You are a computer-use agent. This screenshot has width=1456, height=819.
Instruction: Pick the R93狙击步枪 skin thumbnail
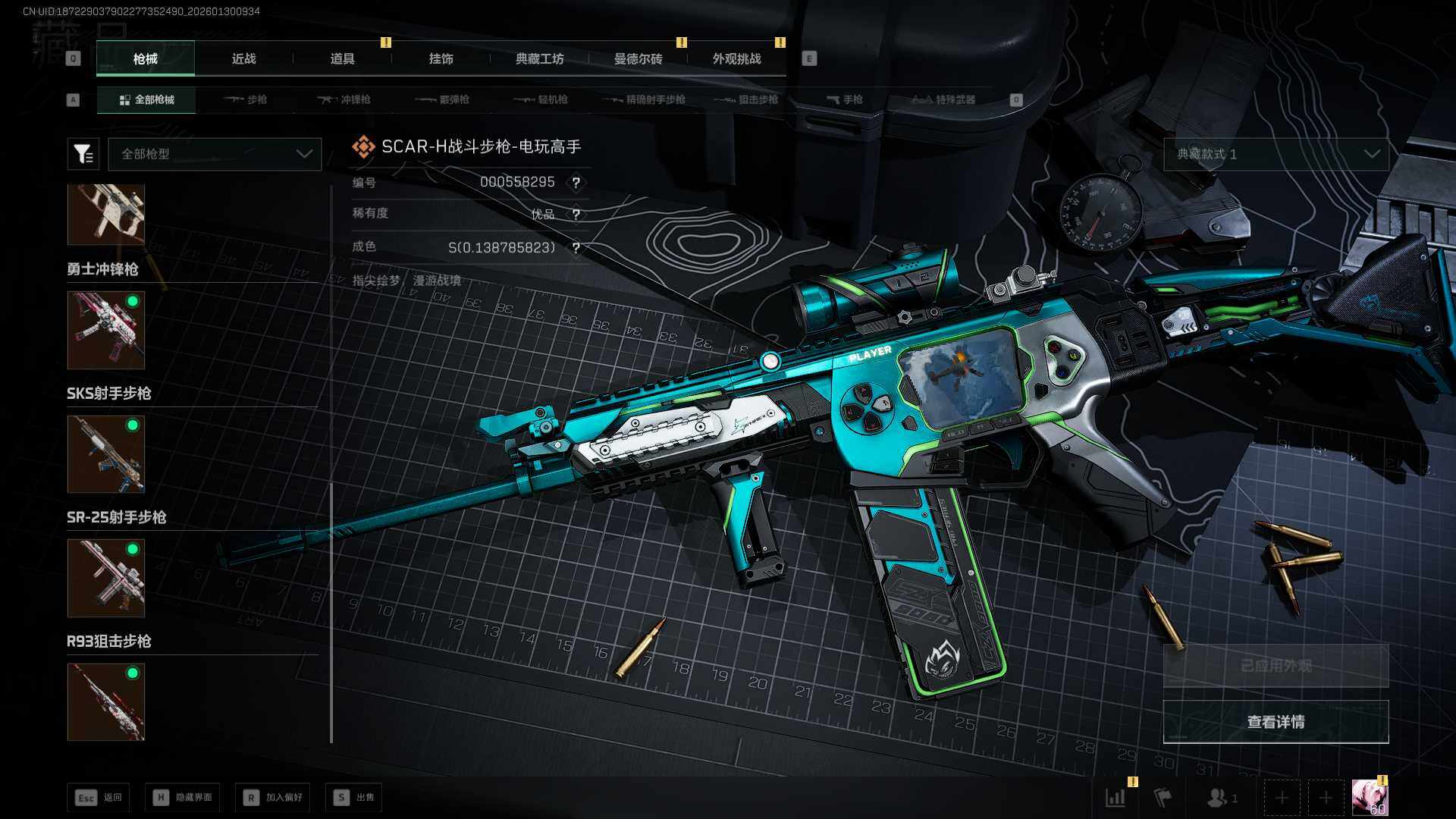[106, 701]
